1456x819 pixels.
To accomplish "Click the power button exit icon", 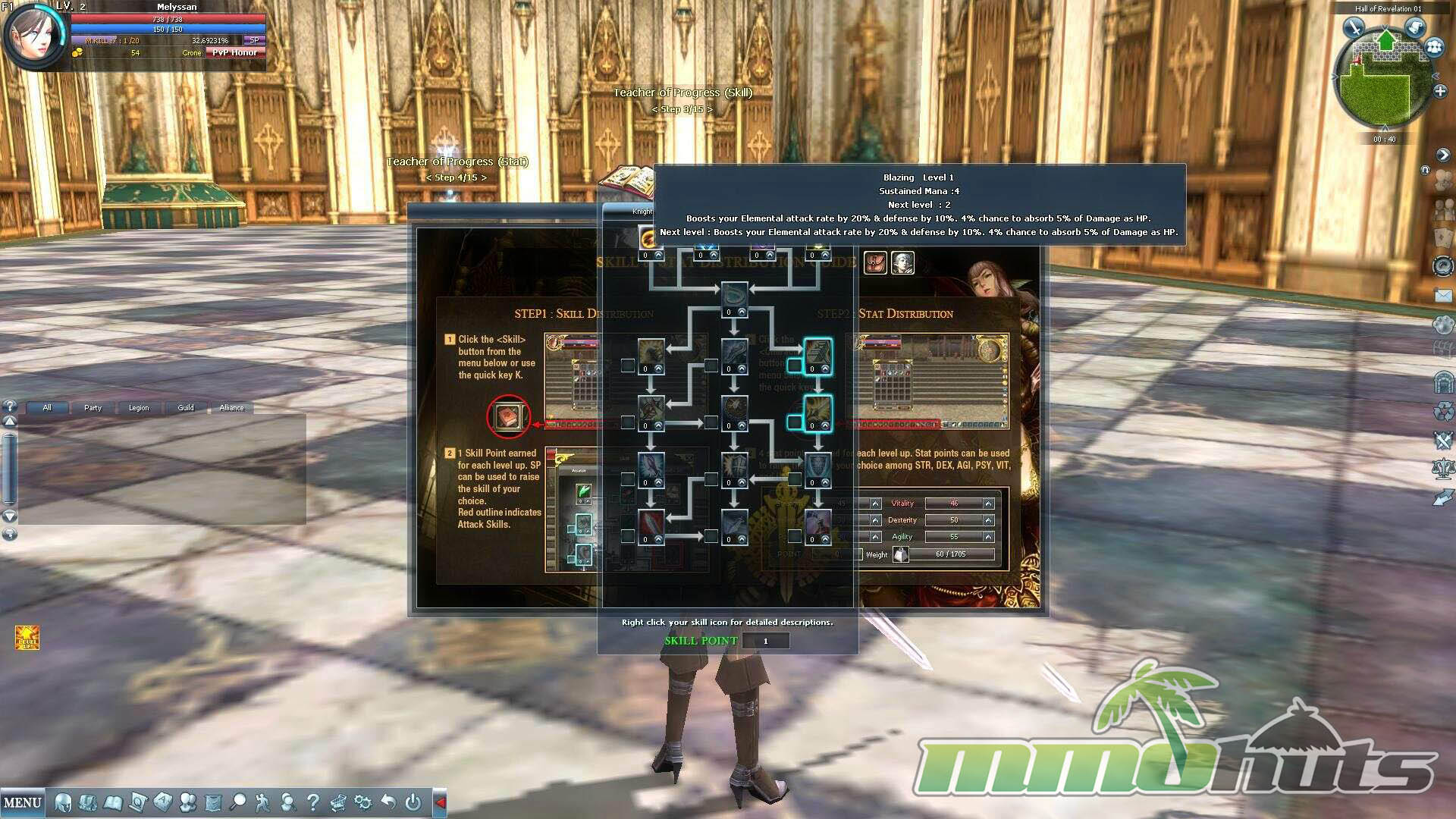I will [x=413, y=802].
